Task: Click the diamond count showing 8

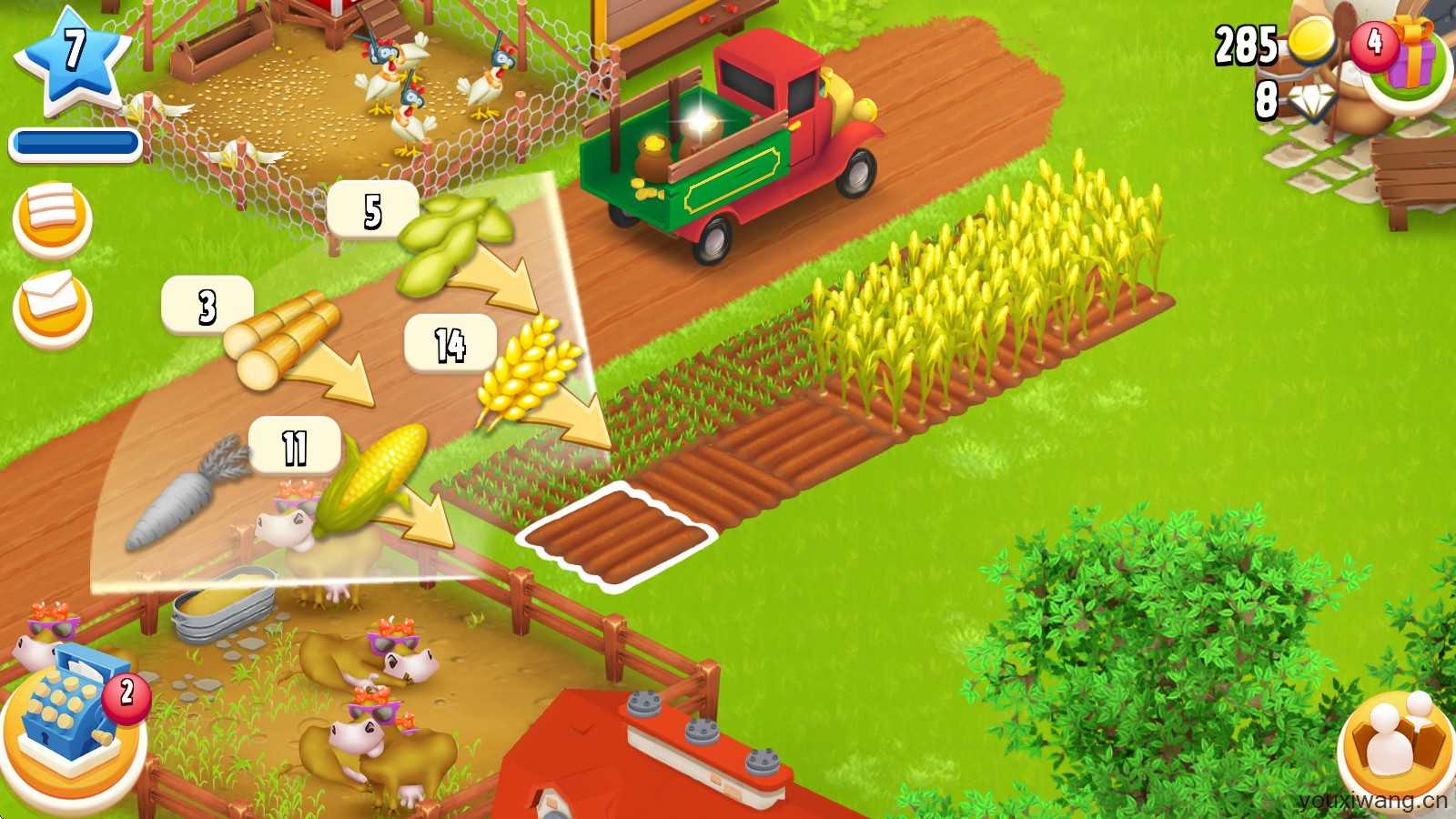Action: click(1283, 98)
